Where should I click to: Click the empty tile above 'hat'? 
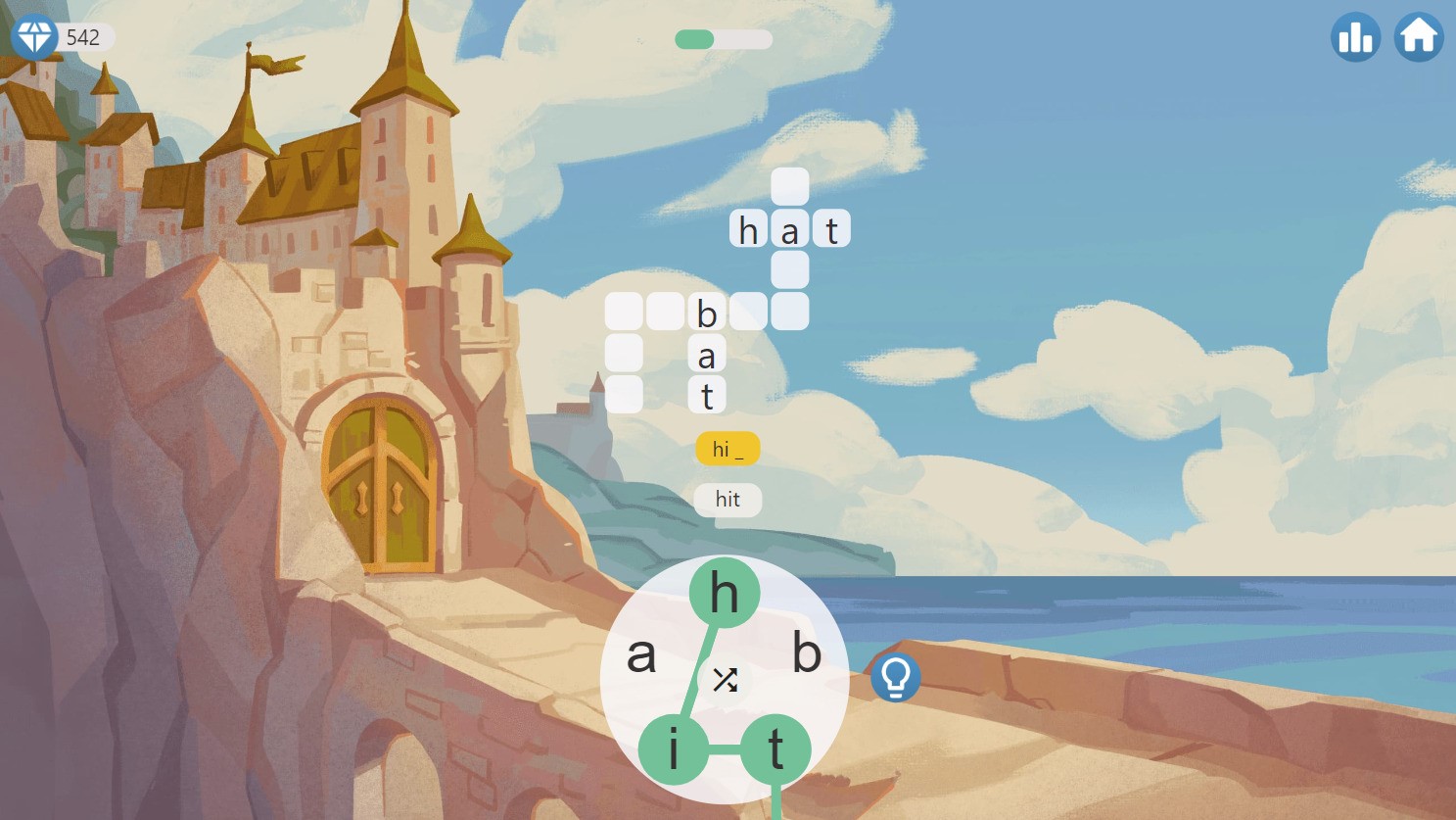click(x=790, y=187)
